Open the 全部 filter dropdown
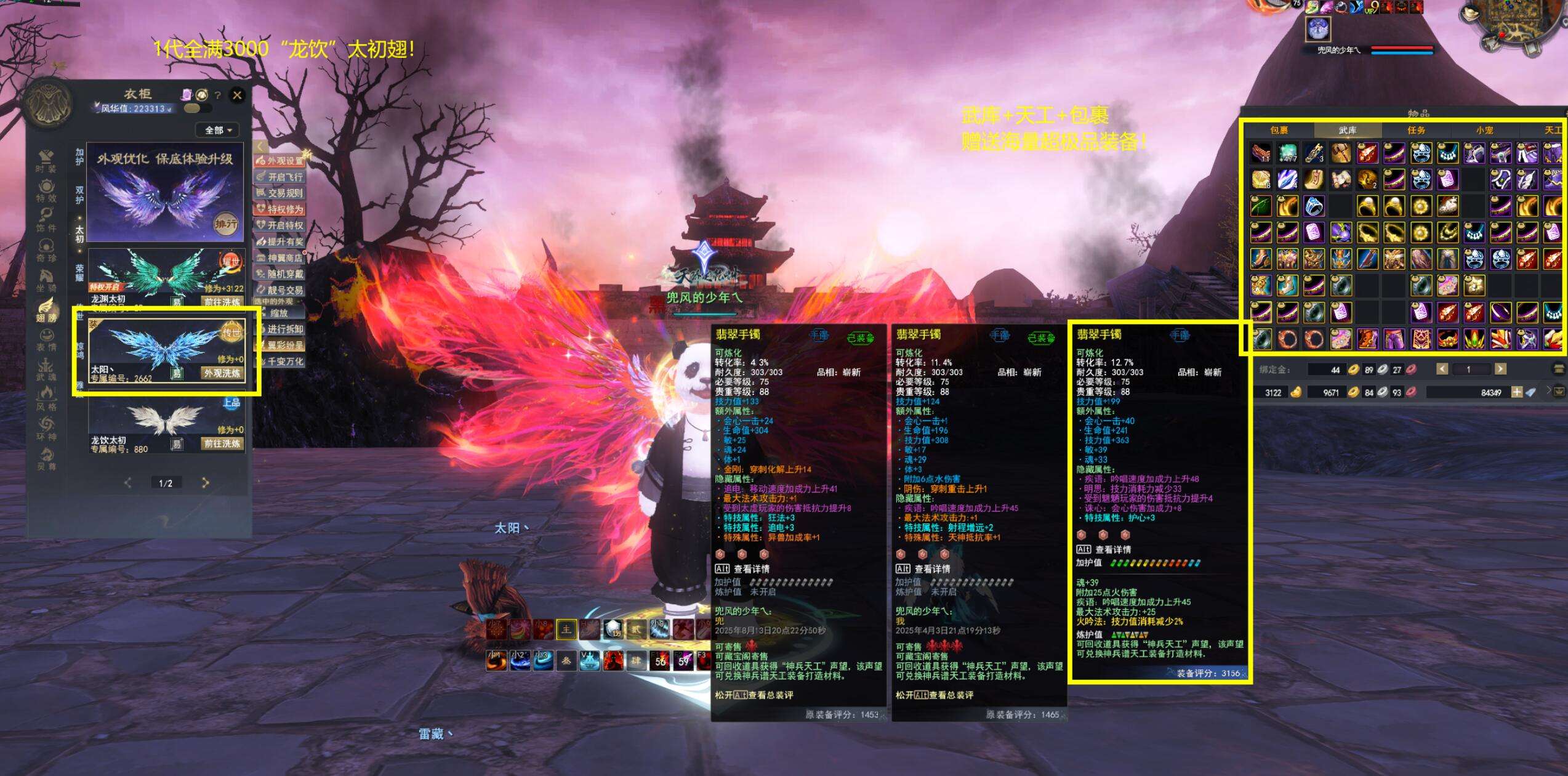Screen dimensions: 1568x776 217,131
